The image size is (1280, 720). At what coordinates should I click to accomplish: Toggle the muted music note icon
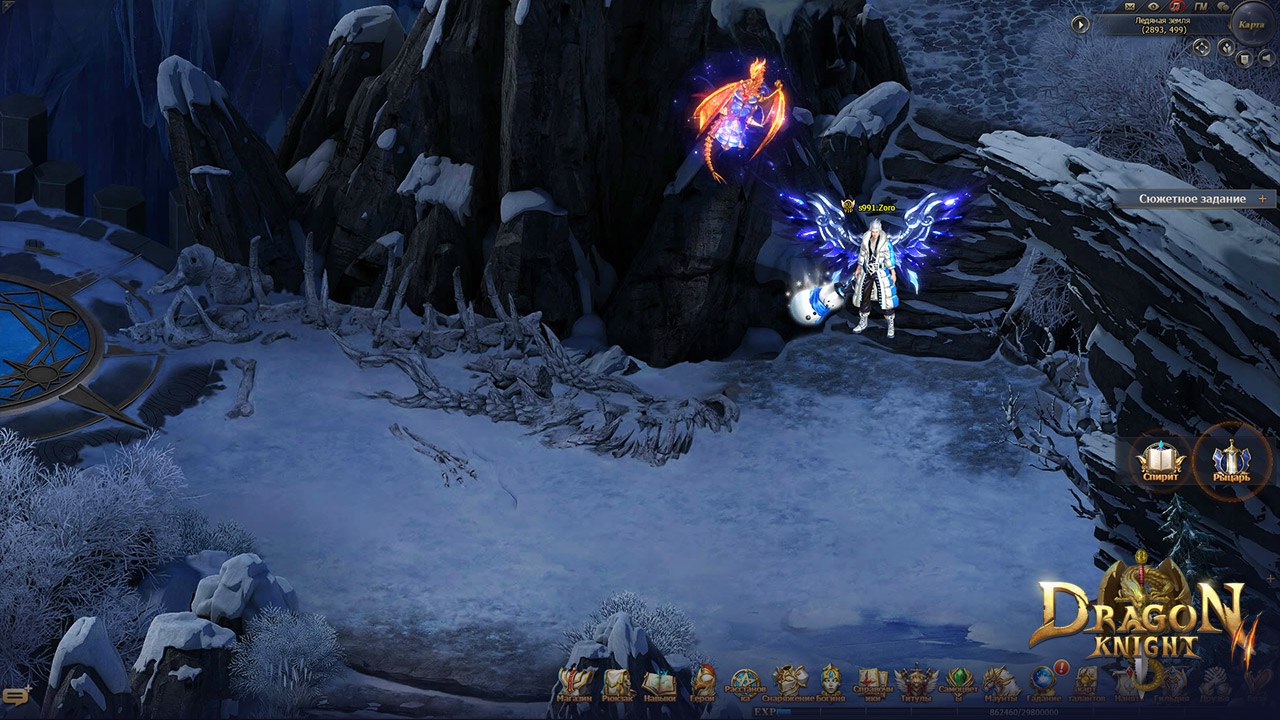tap(1177, 7)
